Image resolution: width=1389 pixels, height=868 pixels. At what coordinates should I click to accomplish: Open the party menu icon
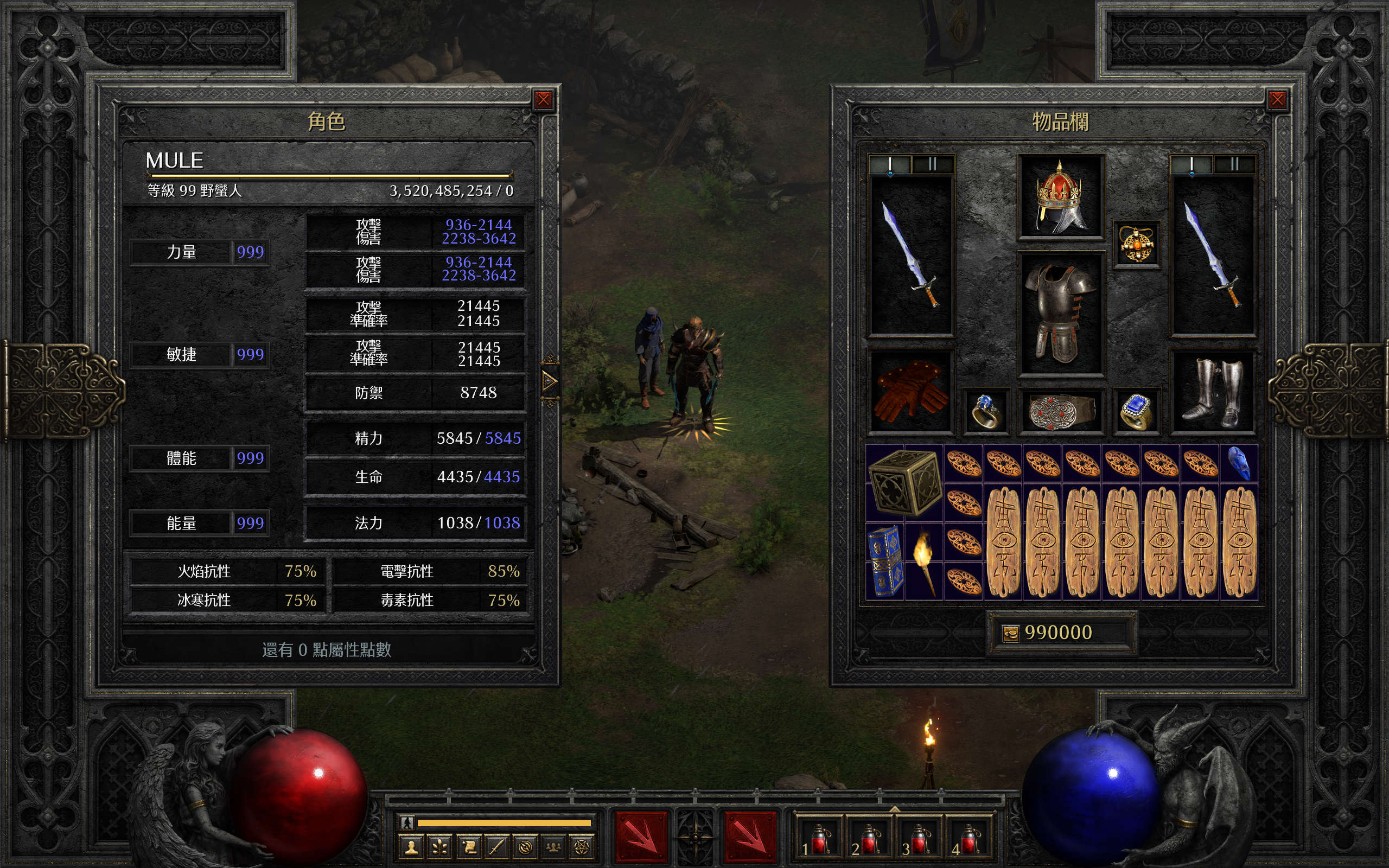point(553,847)
